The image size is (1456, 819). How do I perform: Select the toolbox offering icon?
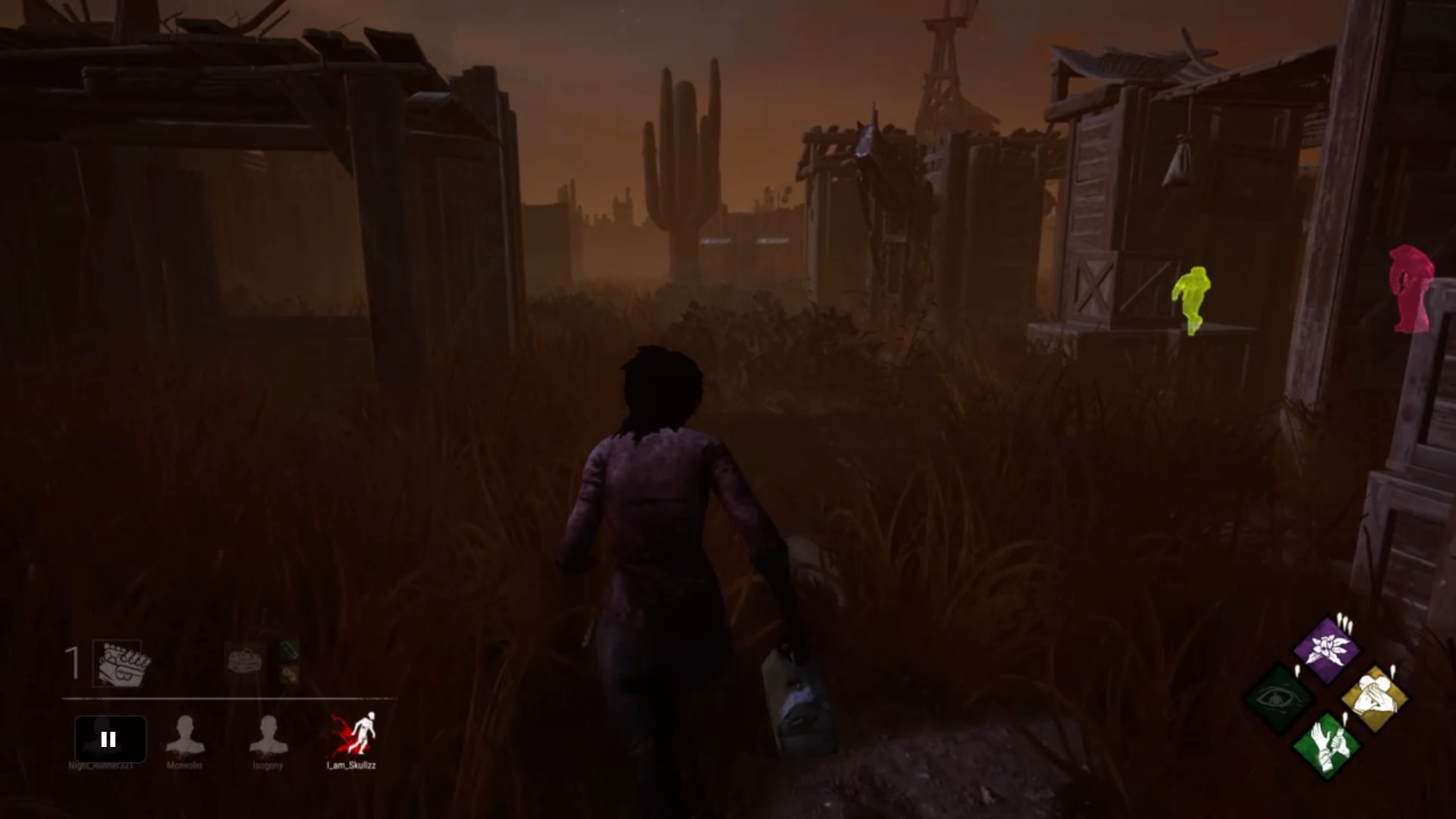tap(243, 659)
